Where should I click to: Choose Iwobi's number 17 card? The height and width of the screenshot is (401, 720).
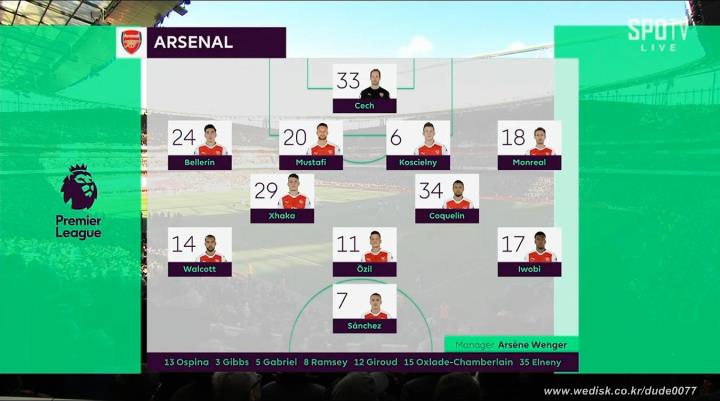tap(529, 252)
